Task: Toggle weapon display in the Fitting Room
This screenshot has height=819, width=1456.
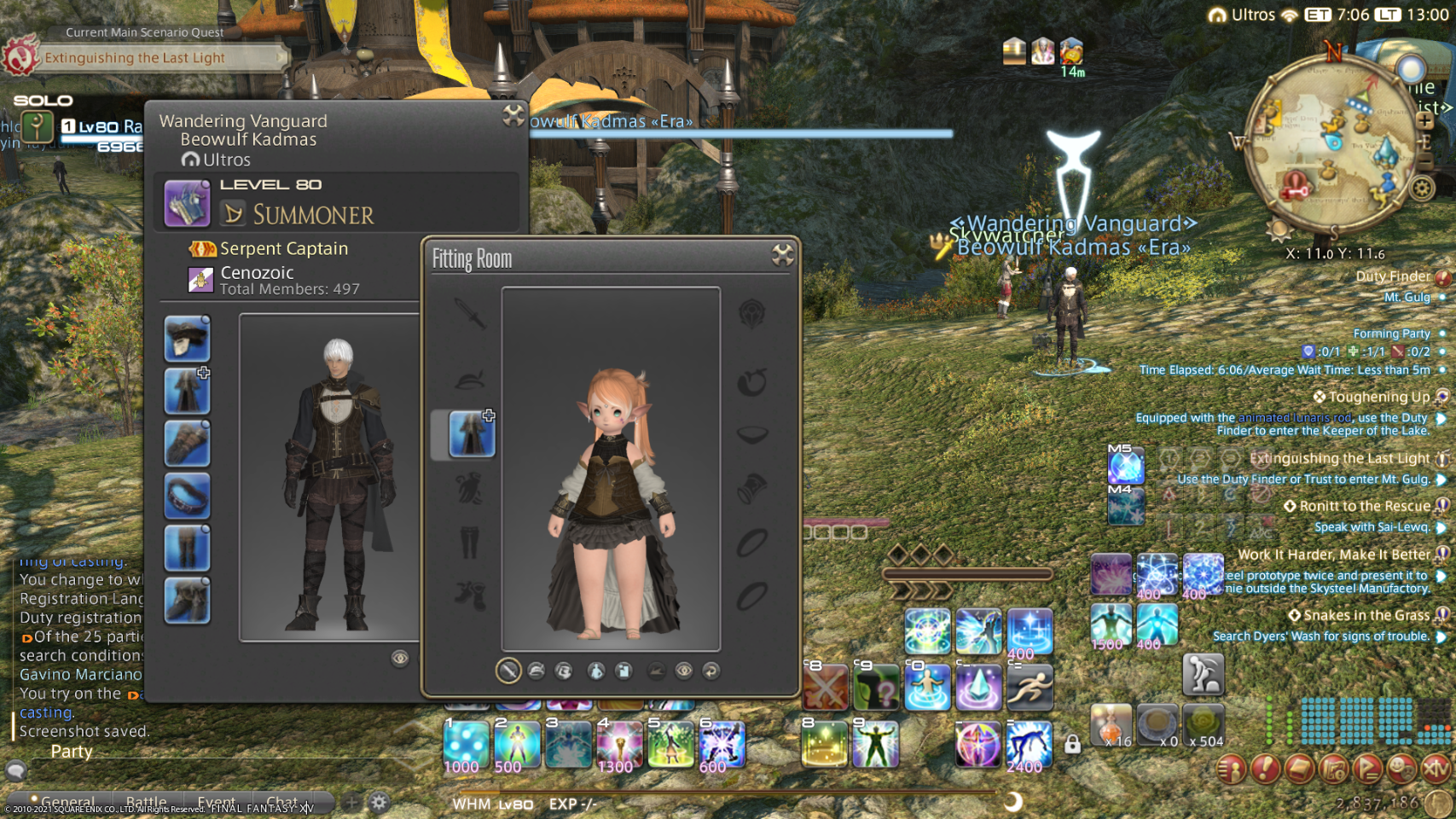Action: coord(508,671)
